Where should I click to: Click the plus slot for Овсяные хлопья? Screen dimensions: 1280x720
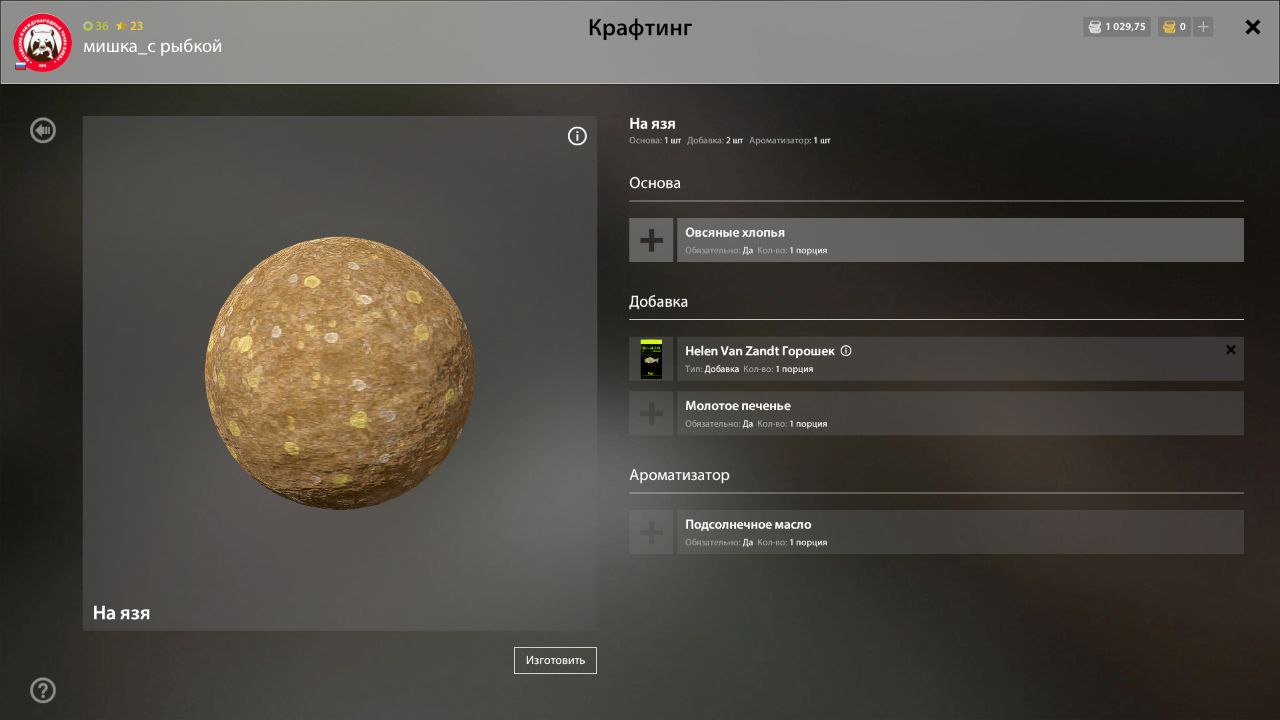tap(651, 239)
